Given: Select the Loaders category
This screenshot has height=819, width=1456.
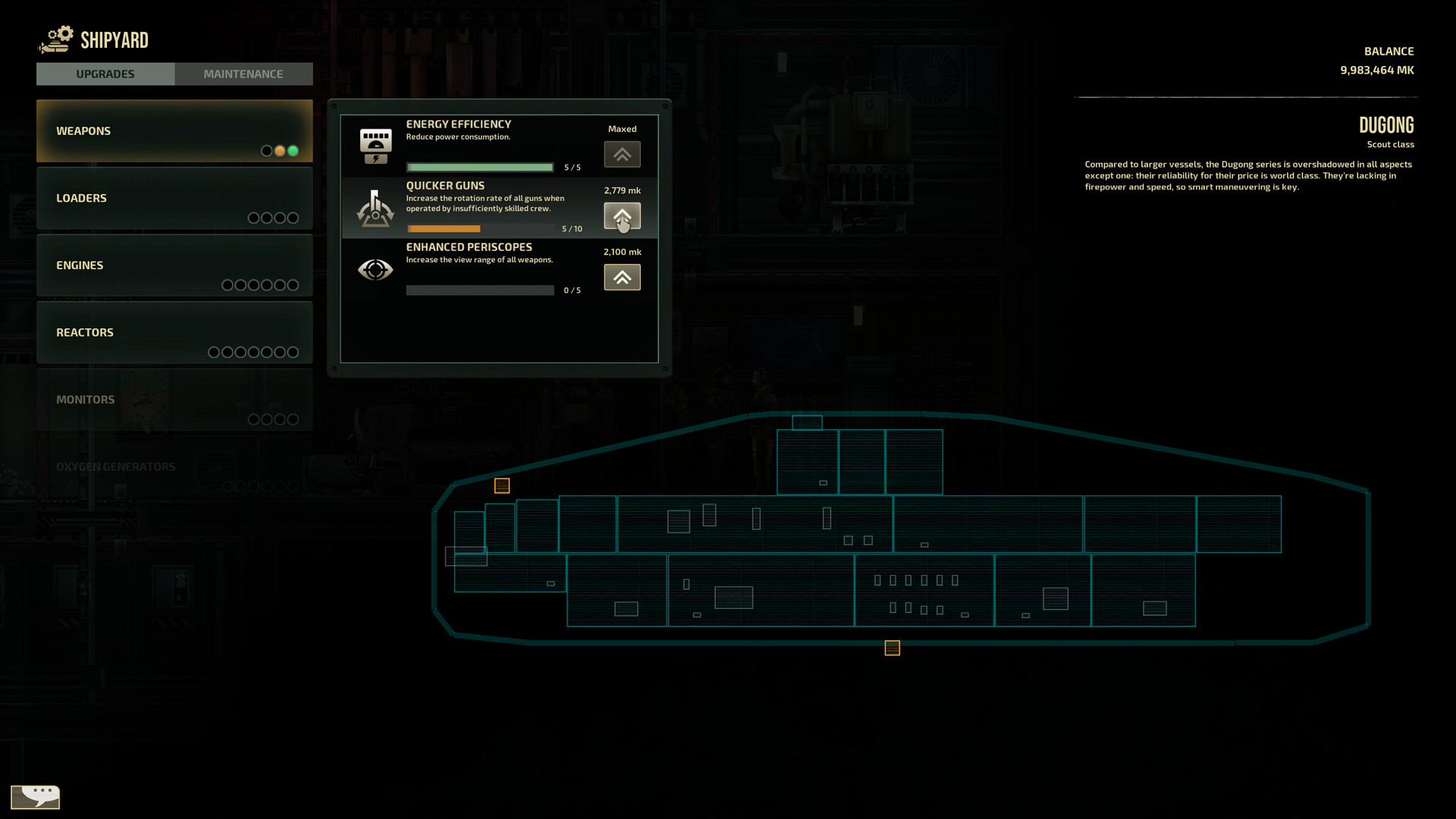Looking at the screenshot, I should pyautogui.click(x=174, y=198).
